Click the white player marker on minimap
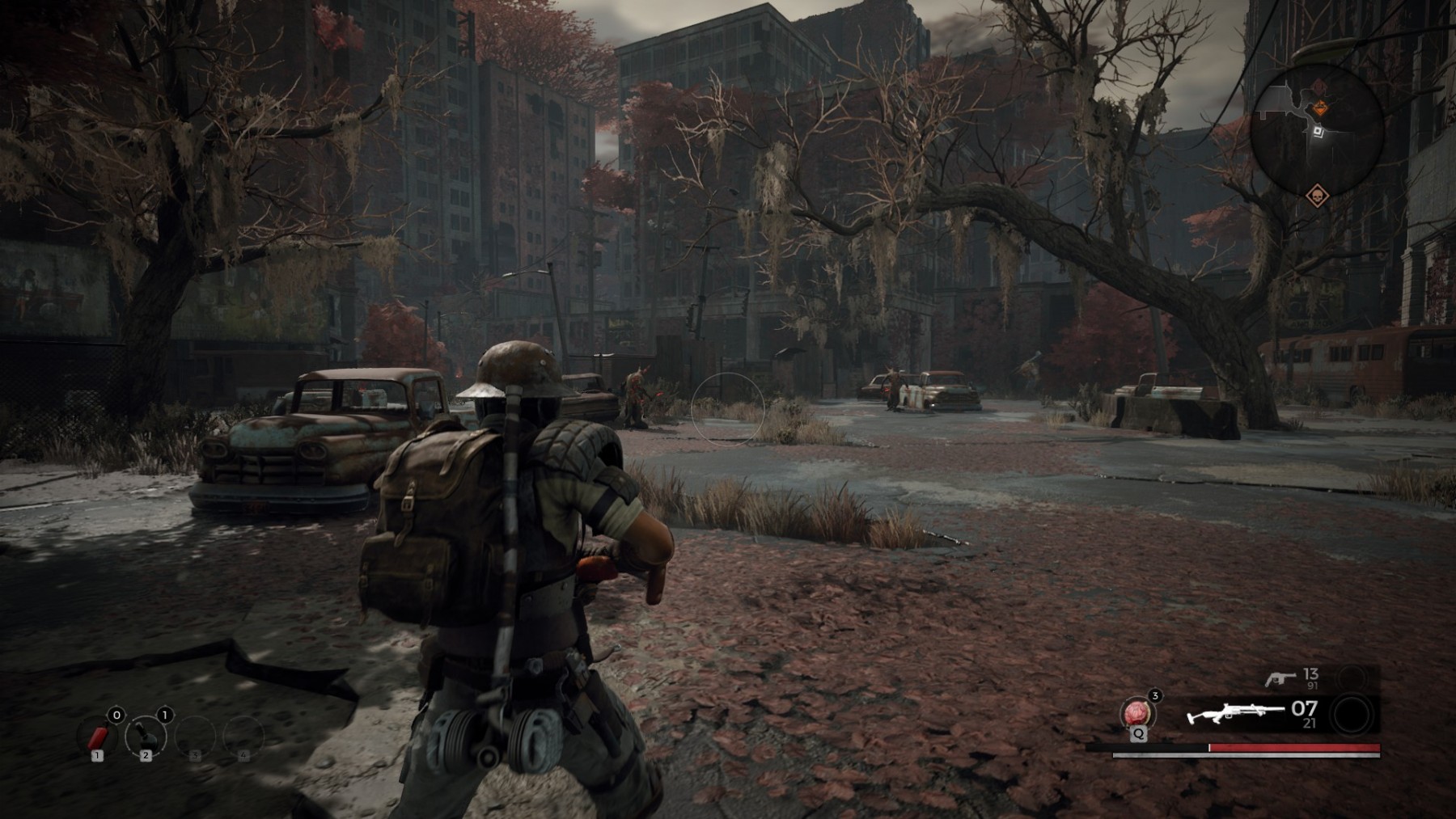Image resolution: width=1456 pixels, height=819 pixels. 1318,131
